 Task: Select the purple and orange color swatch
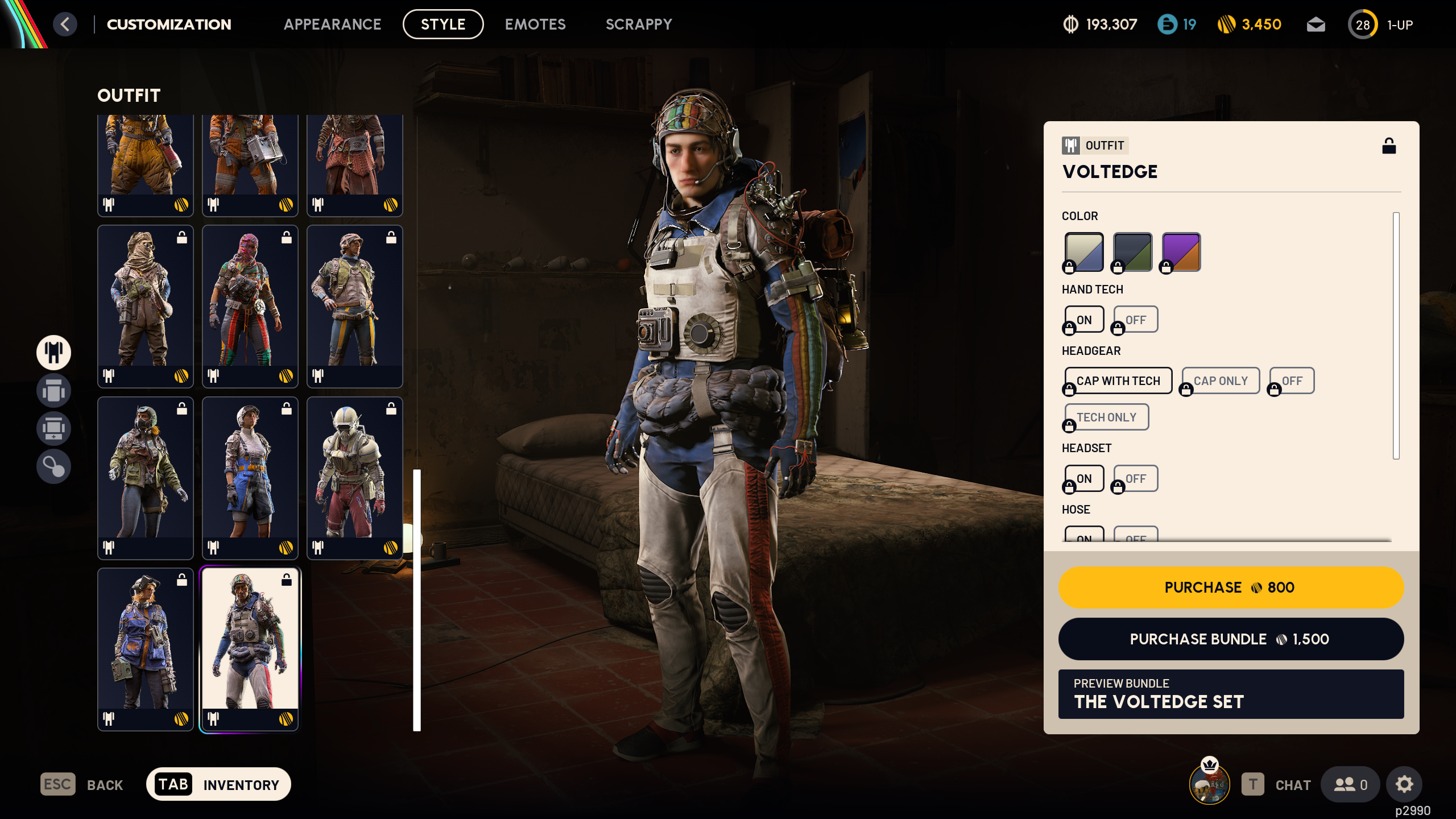(x=1180, y=251)
